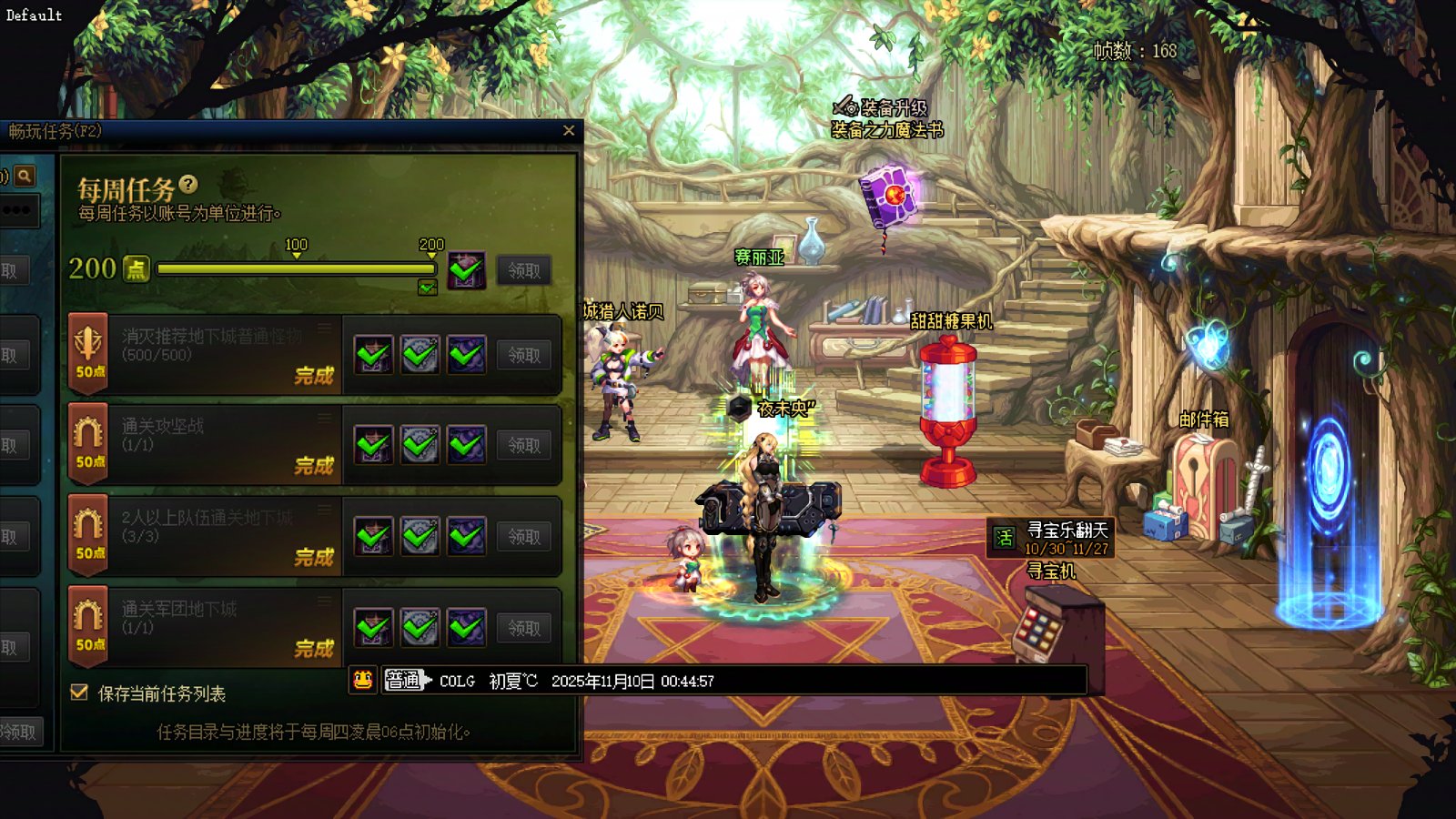Close the 畅玩任务 quest window

[569, 131]
